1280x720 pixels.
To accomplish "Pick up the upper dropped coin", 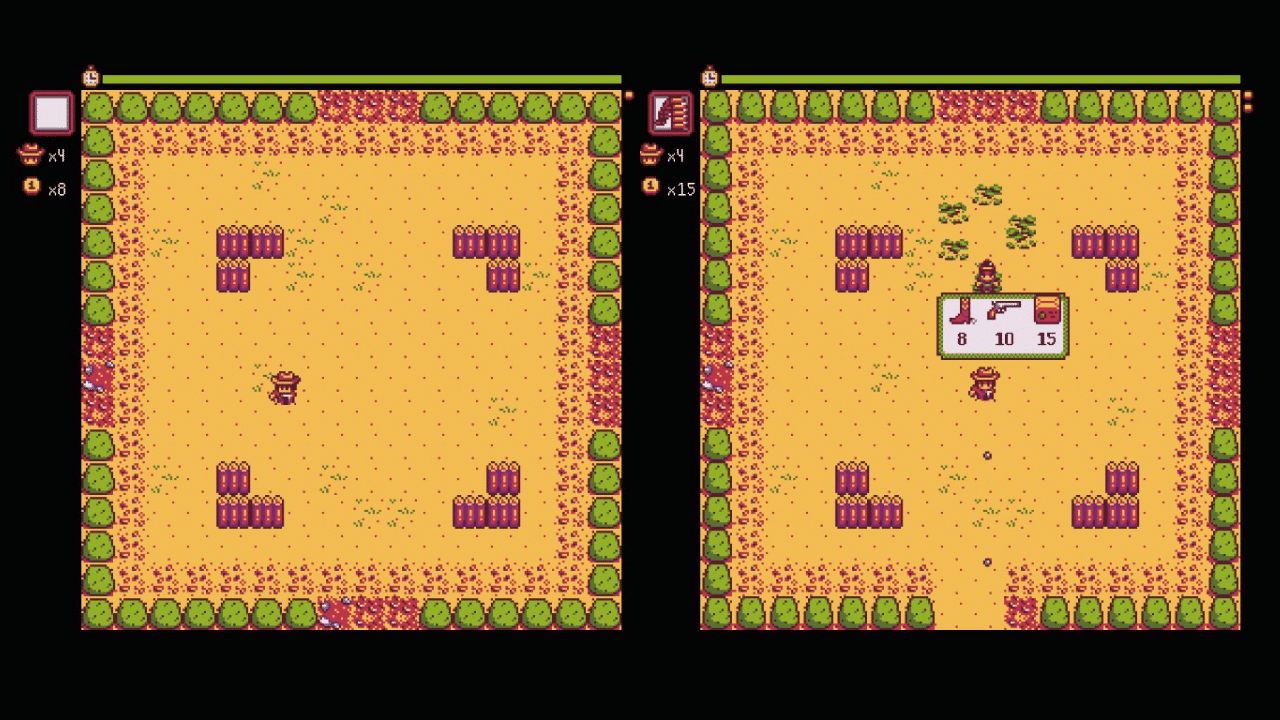I will [x=988, y=455].
